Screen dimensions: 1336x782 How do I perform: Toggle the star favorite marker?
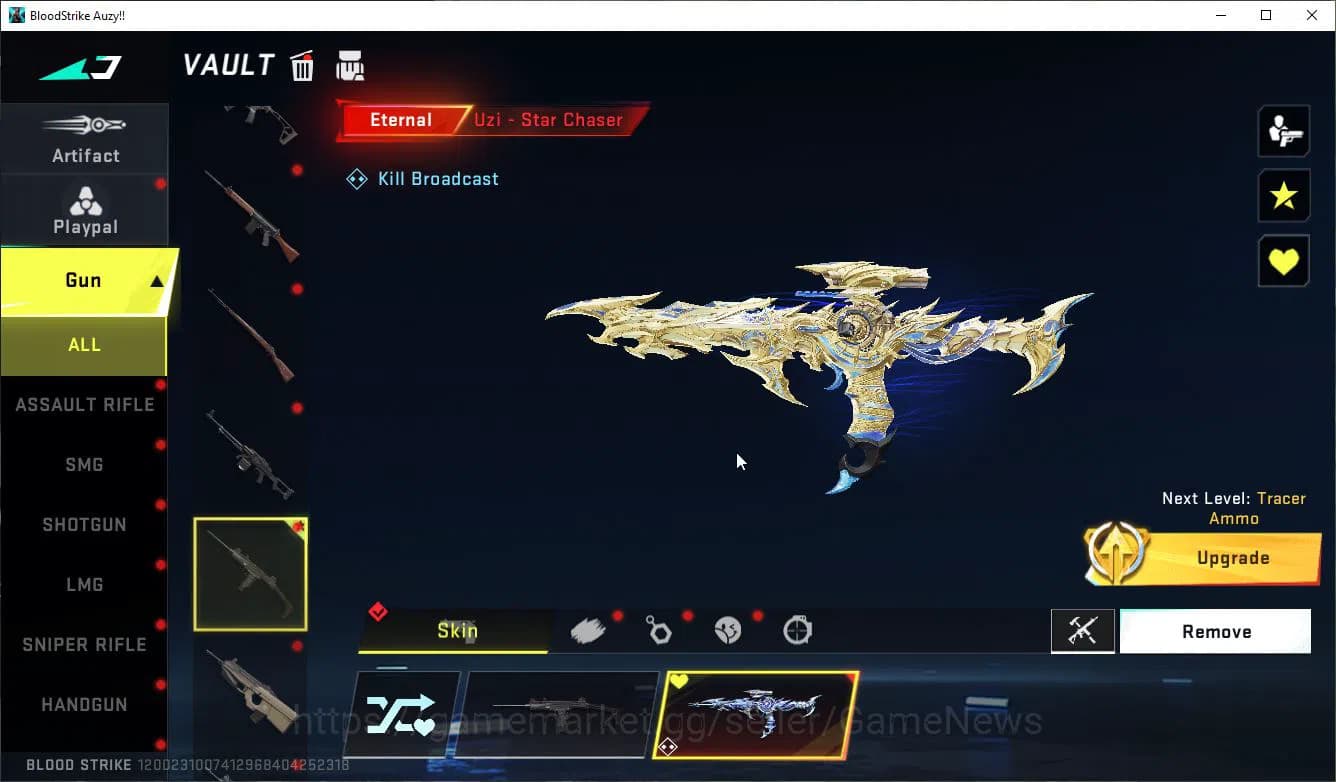click(x=1283, y=196)
